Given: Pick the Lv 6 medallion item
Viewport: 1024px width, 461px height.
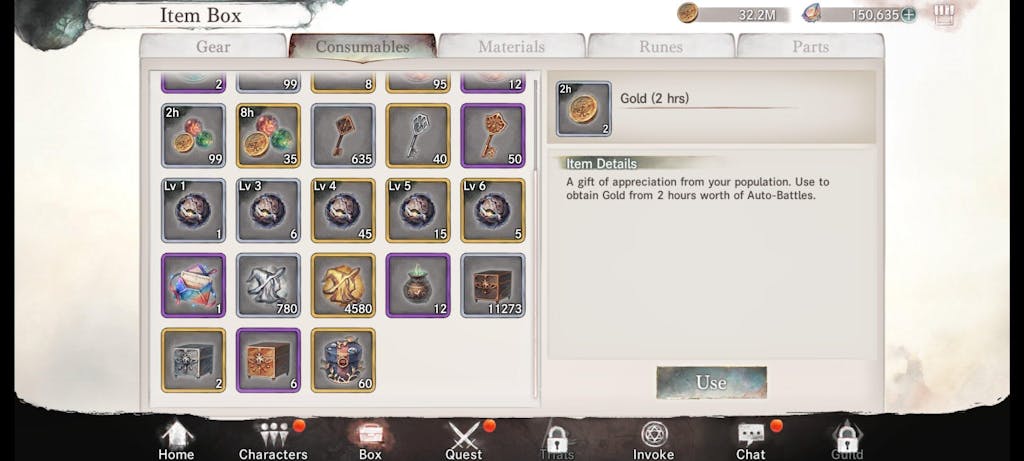Looking at the screenshot, I should pos(493,210).
